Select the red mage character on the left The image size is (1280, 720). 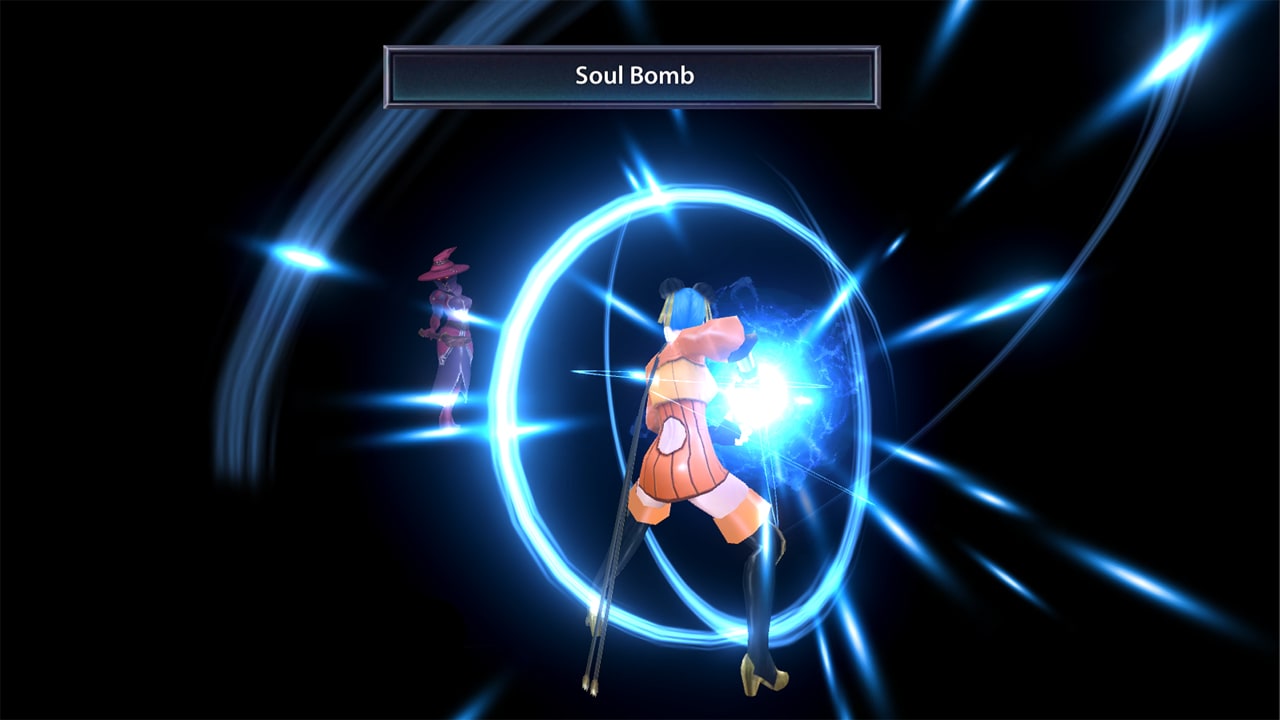point(448,330)
